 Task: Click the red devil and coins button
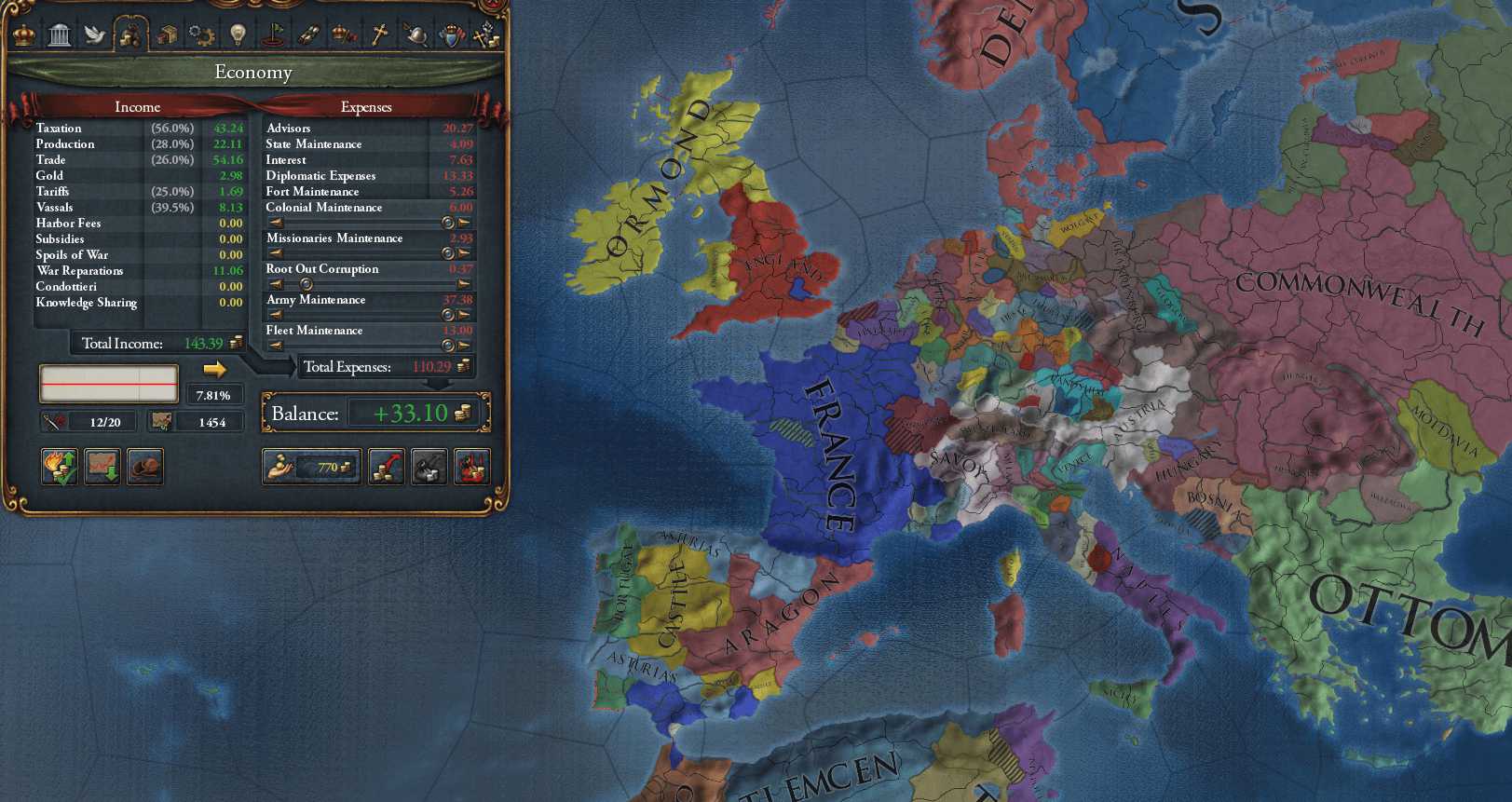pos(471,467)
